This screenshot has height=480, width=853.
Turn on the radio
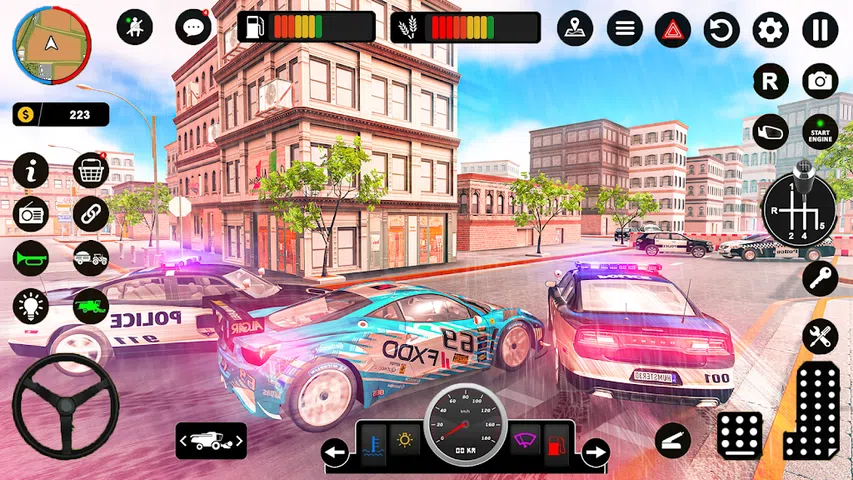point(31,213)
